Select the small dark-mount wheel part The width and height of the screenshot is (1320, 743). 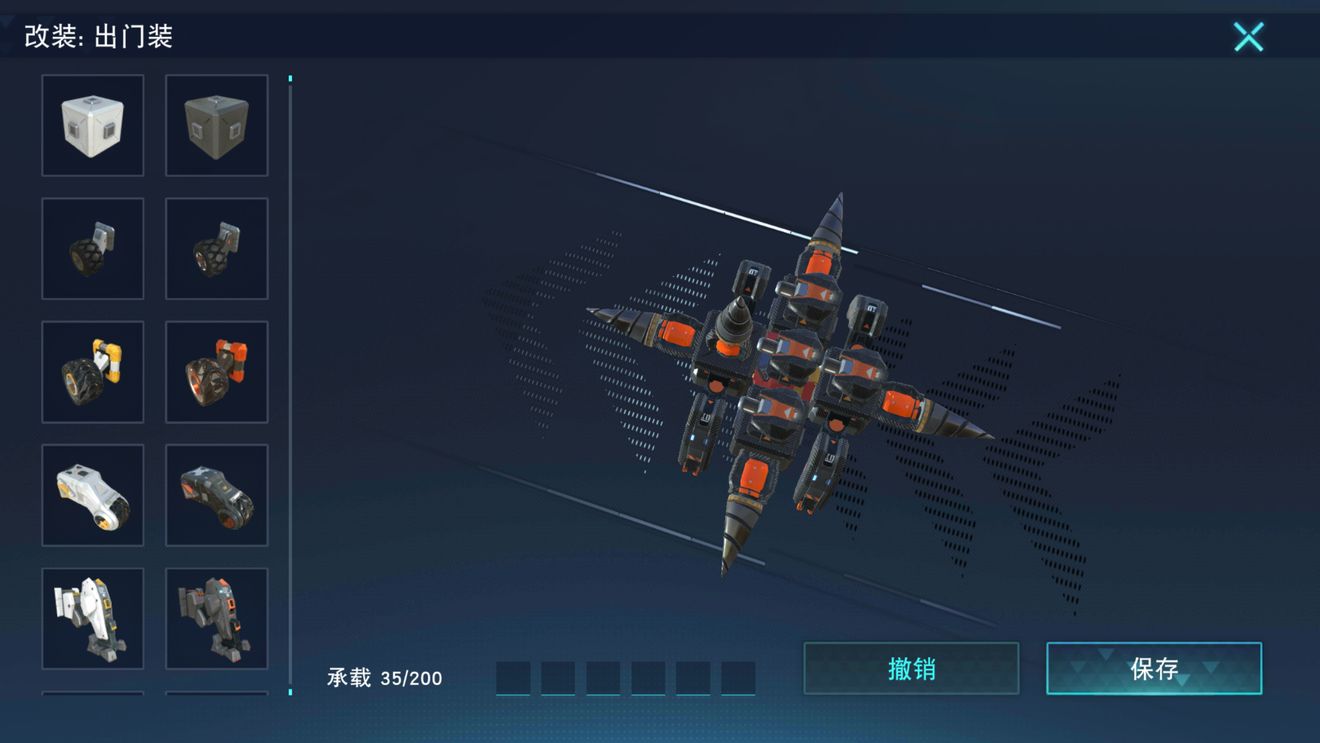pyautogui.click(x=217, y=248)
